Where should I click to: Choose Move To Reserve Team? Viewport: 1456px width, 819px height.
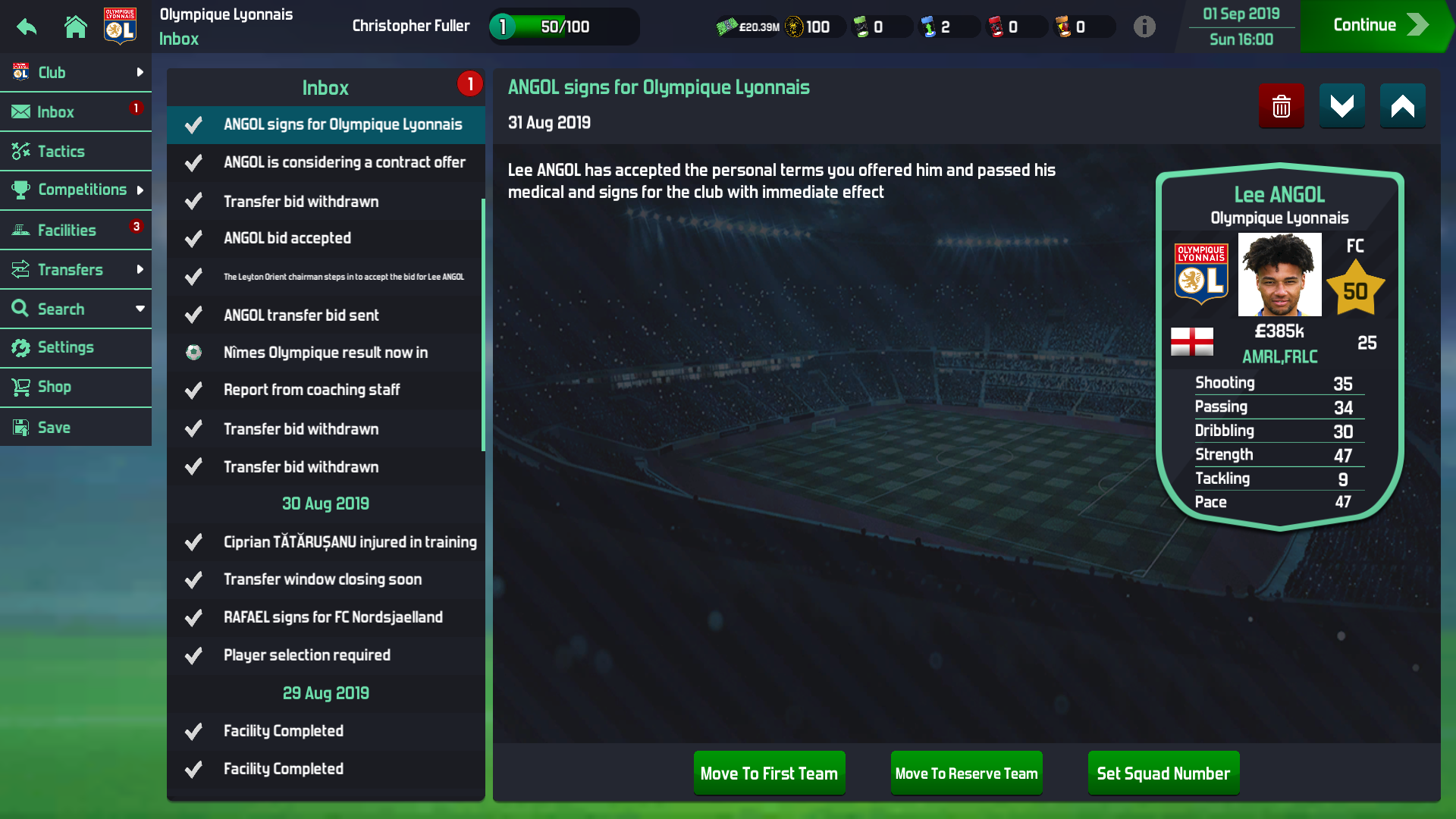pyautogui.click(x=966, y=773)
